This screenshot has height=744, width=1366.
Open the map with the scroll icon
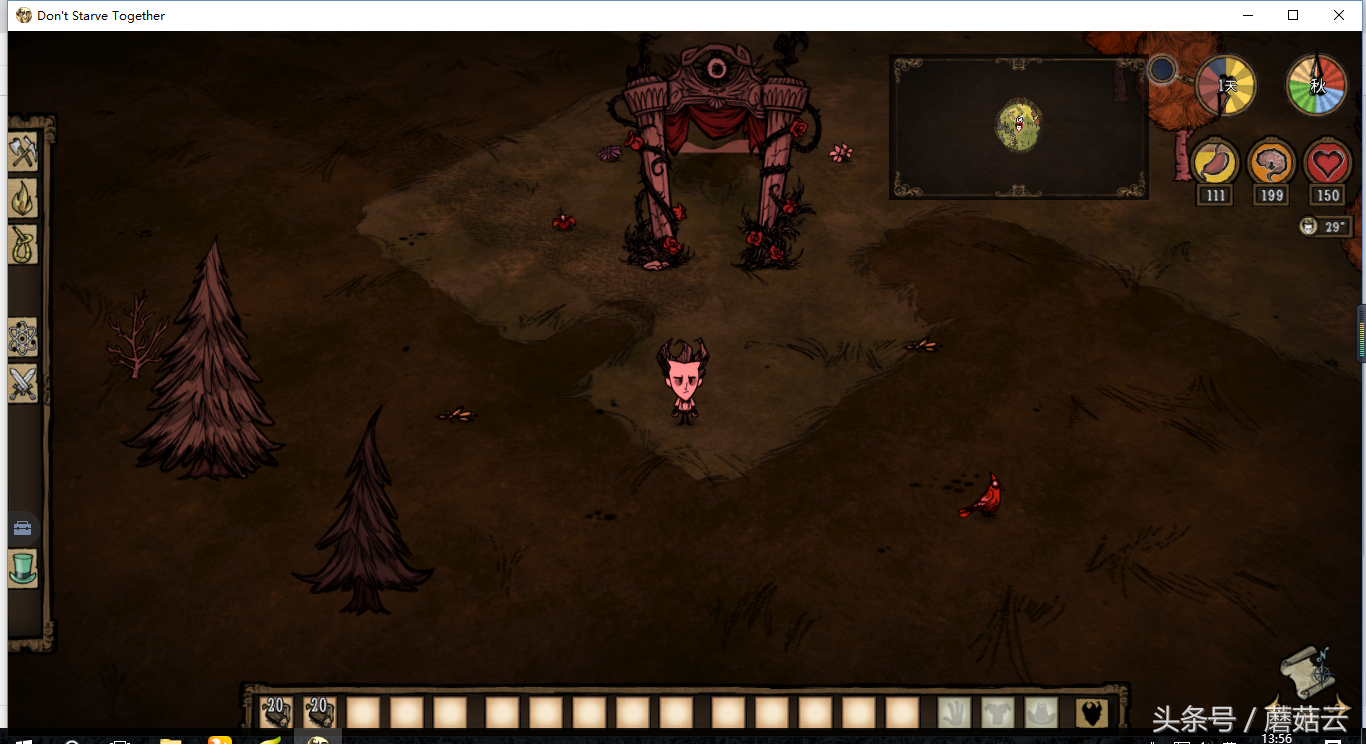1308,672
